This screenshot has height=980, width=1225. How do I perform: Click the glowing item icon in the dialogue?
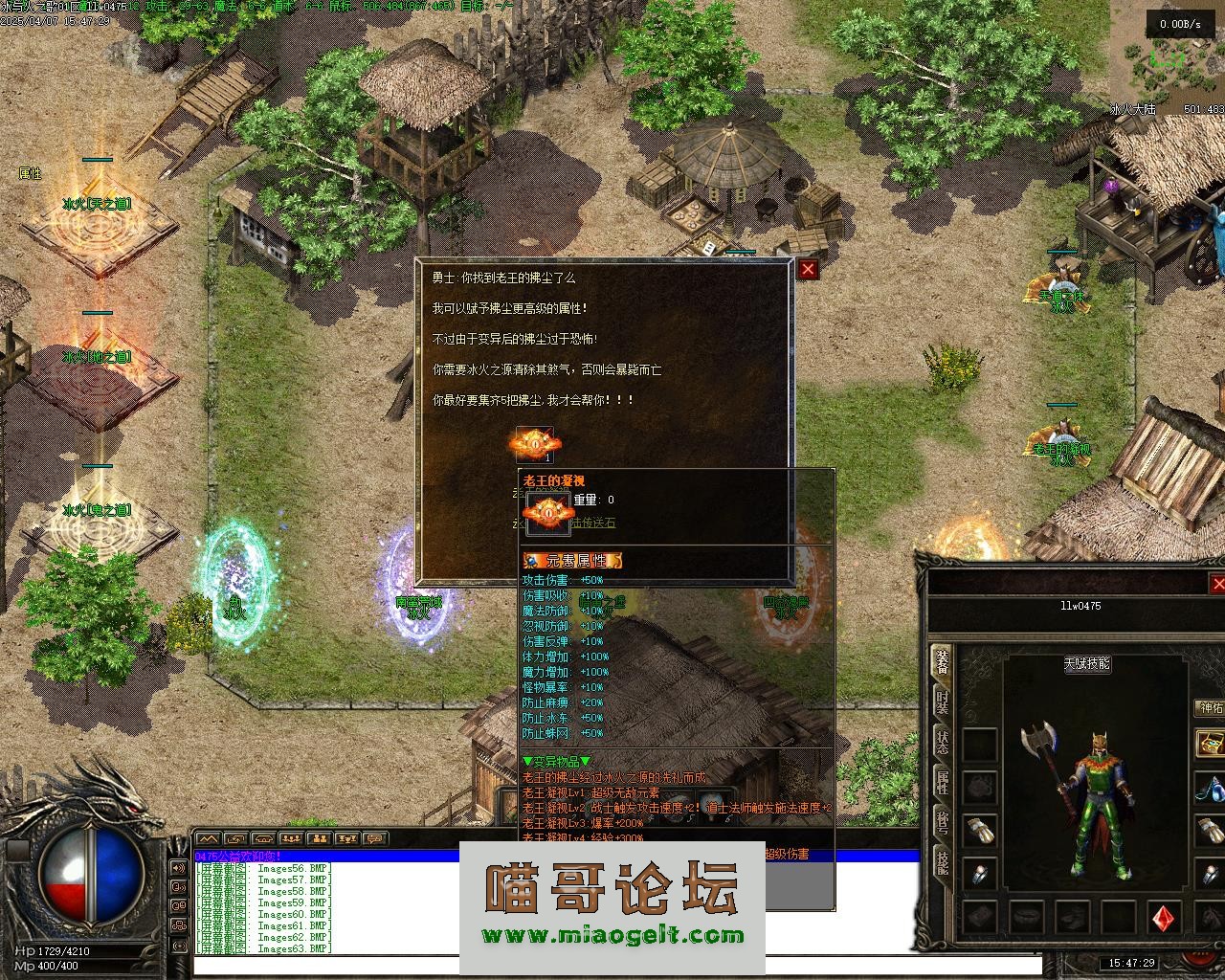[535, 443]
